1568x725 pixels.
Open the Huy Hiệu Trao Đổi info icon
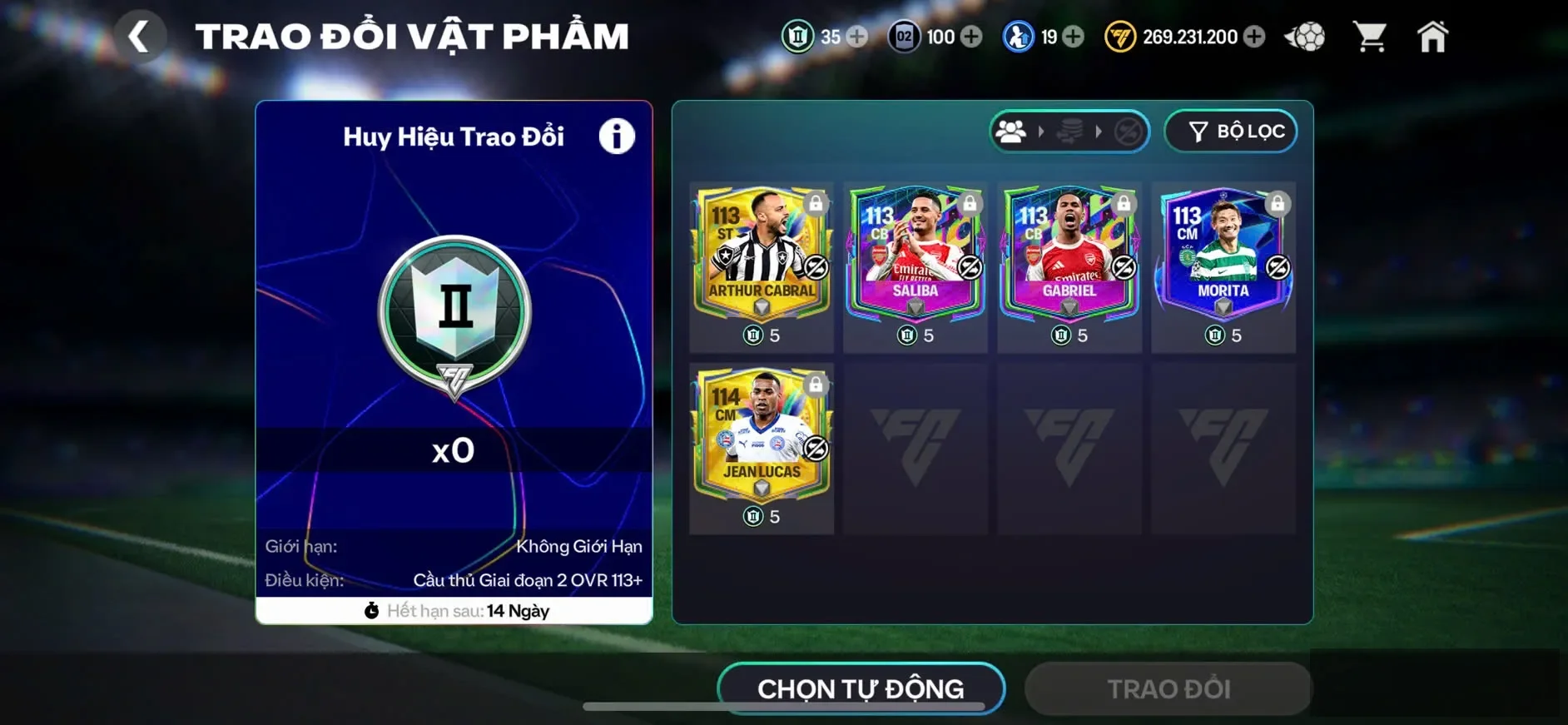pos(616,136)
